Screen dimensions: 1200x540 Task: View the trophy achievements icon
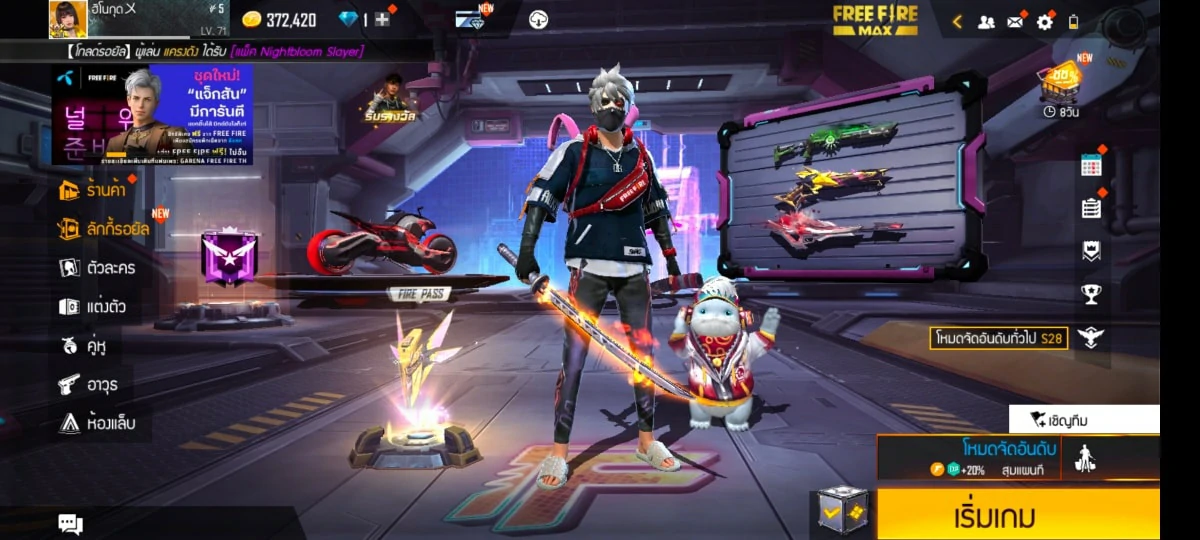1091,294
